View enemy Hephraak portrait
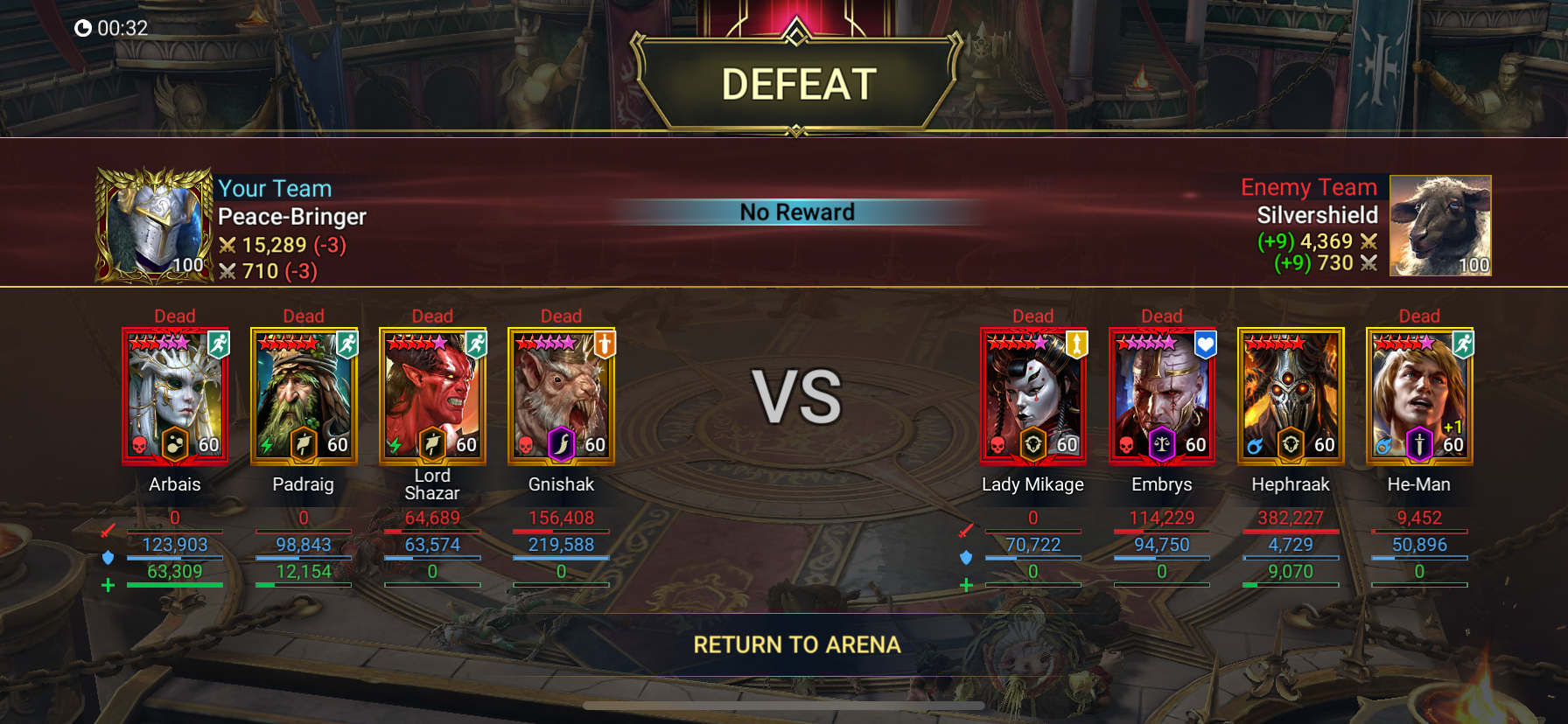The image size is (1568, 724). [x=1291, y=395]
